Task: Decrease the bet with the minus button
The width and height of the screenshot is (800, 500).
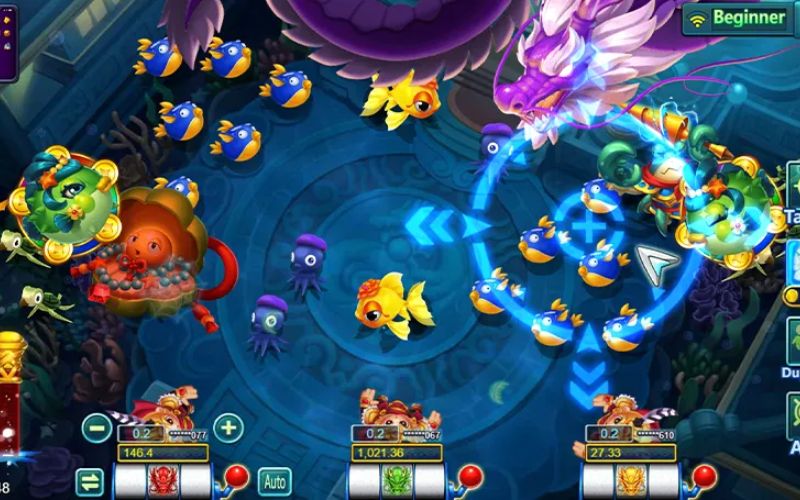Action: (x=97, y=428)
